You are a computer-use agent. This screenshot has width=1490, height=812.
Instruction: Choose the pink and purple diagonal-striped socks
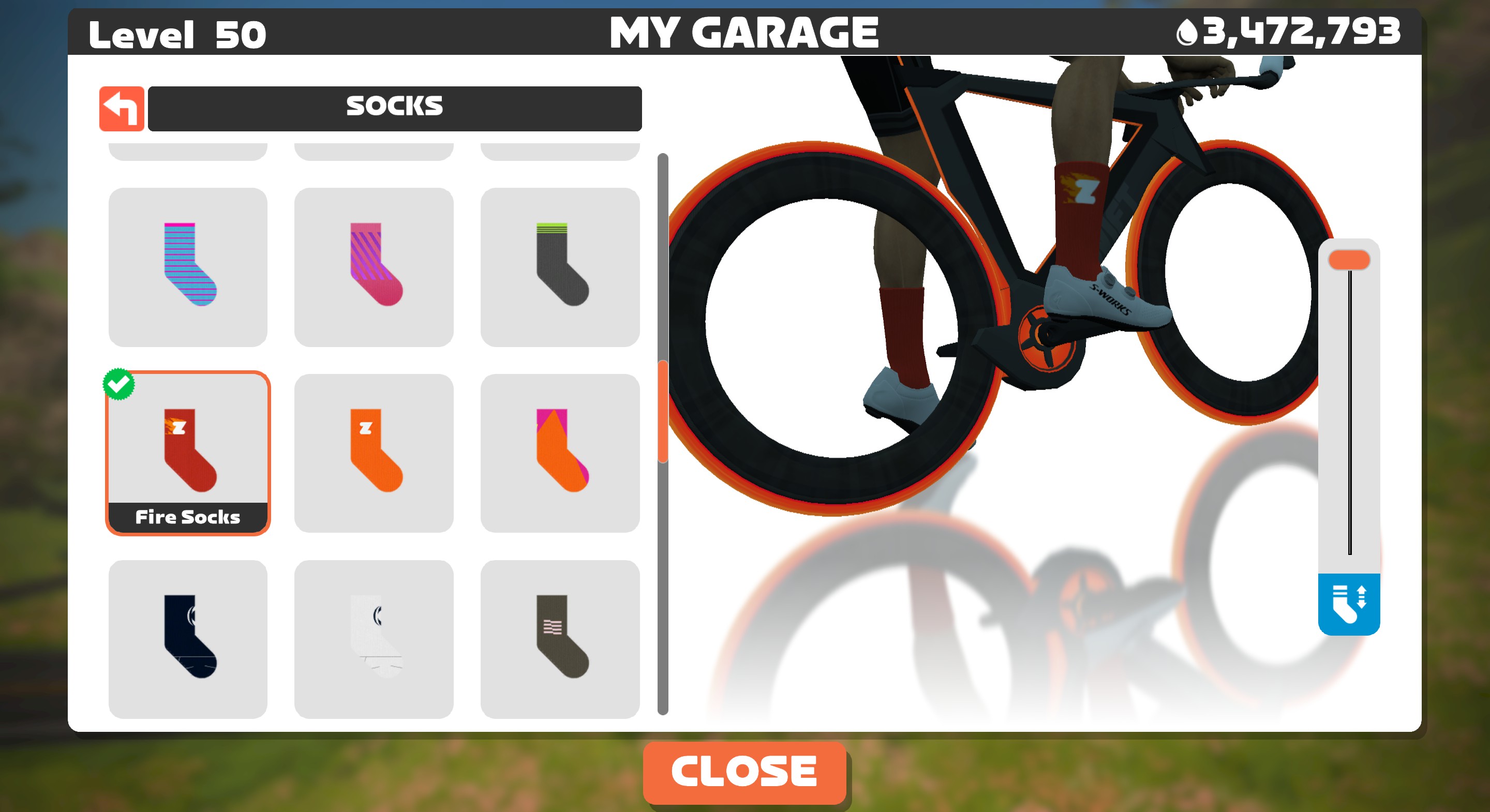[374, 267]
